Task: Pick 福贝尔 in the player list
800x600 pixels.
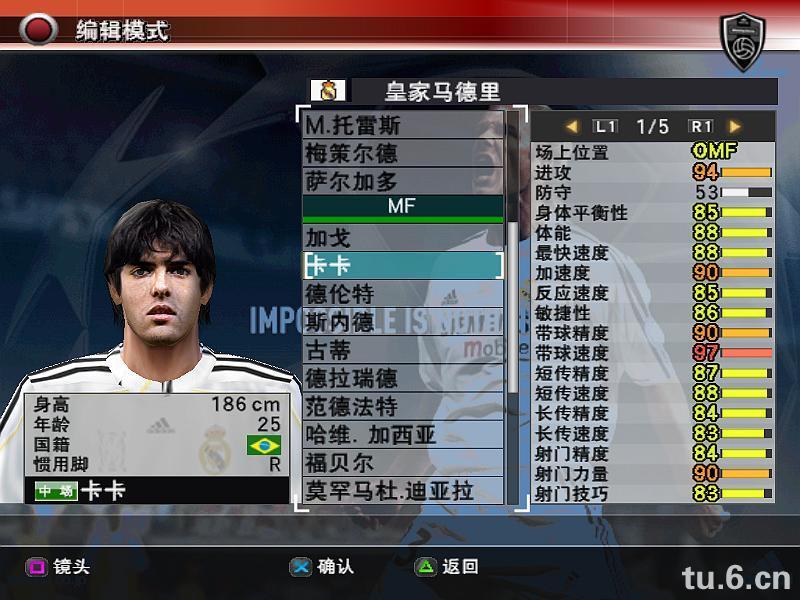Action: 402,463
